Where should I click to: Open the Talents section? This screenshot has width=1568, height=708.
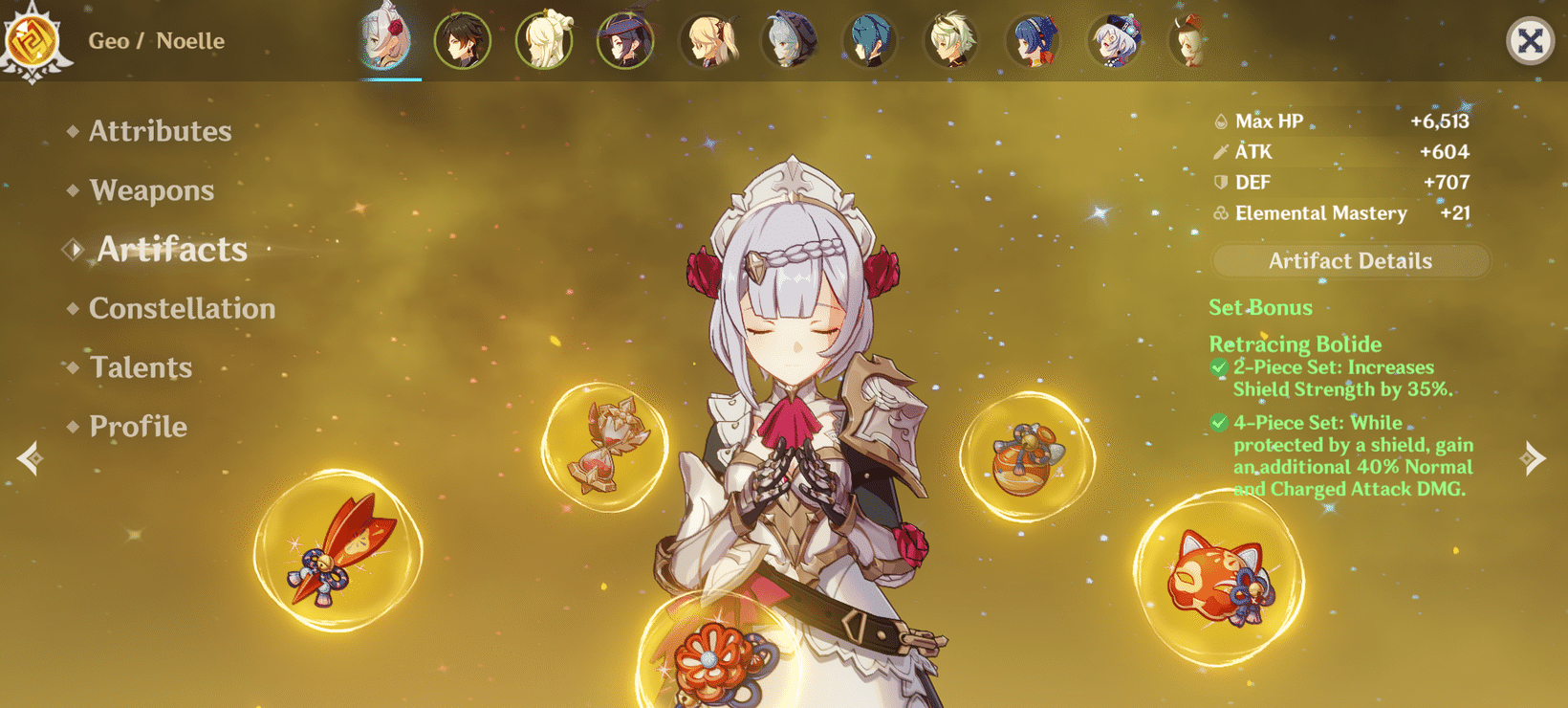point(141,367)
